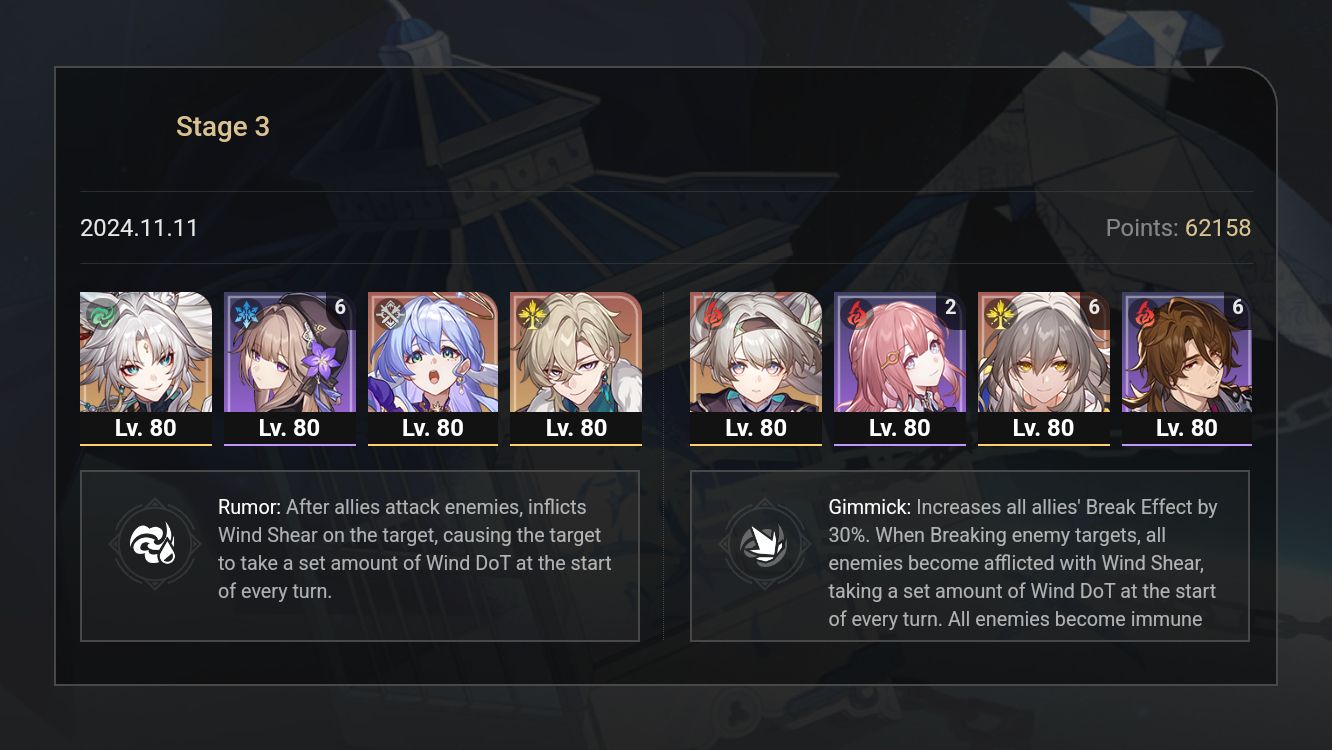This screenshot has height=750, width=1332.
Task: Click the Lv. 80 label under Aventurine
Action: click(576, 427)
